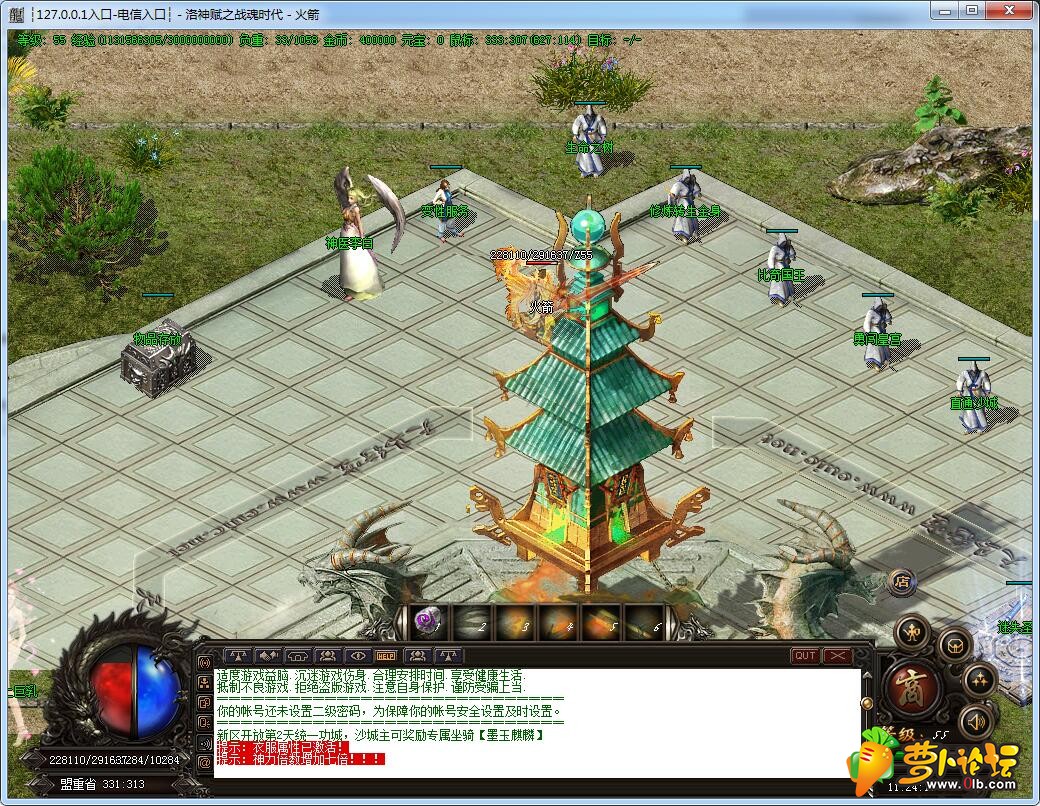Open the bag chest icon button
Image resolution: width=1040 pixels, height=806 pixels.
click(956, 645)
